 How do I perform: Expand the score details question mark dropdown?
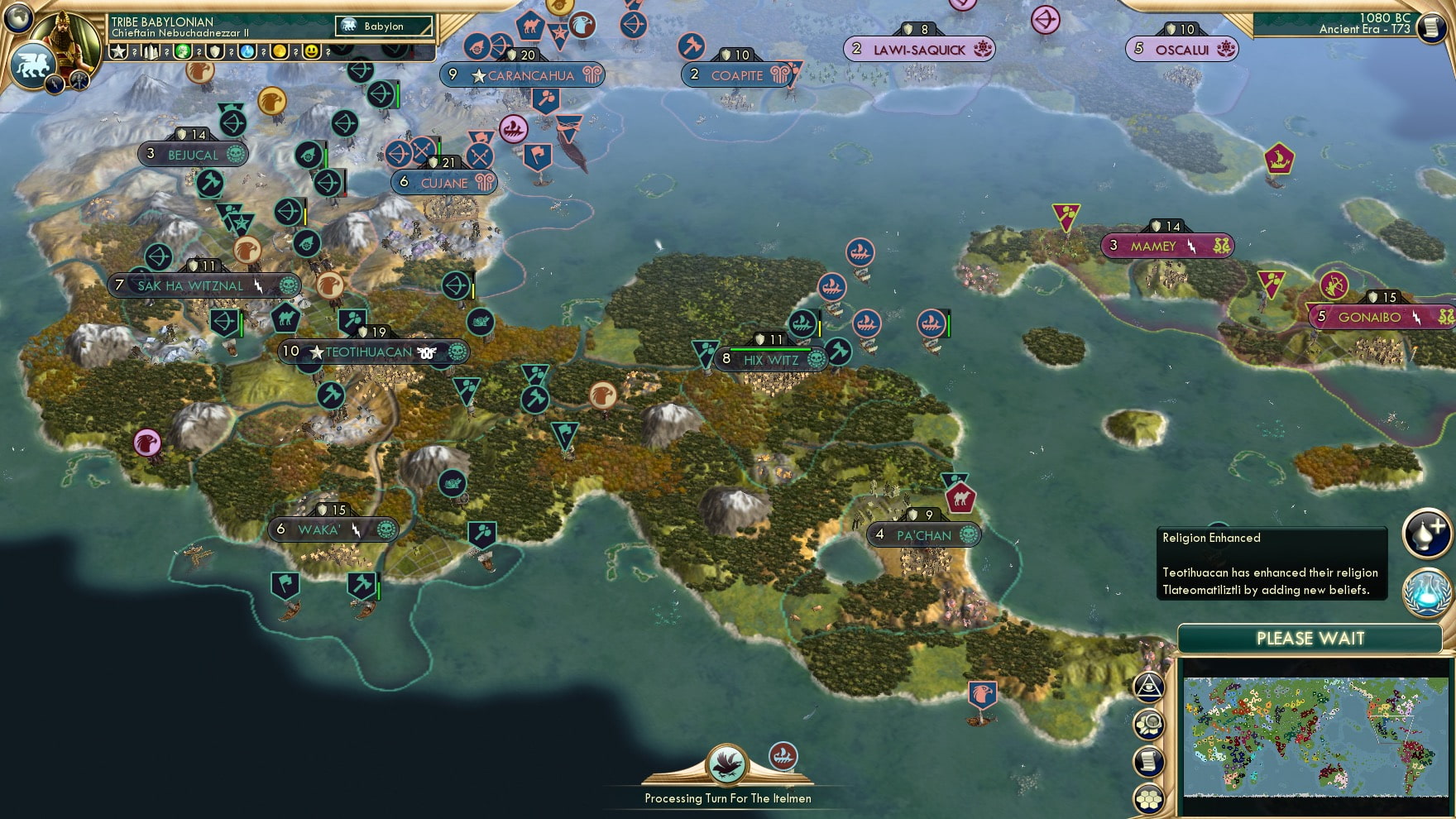(x=135, y=52)
